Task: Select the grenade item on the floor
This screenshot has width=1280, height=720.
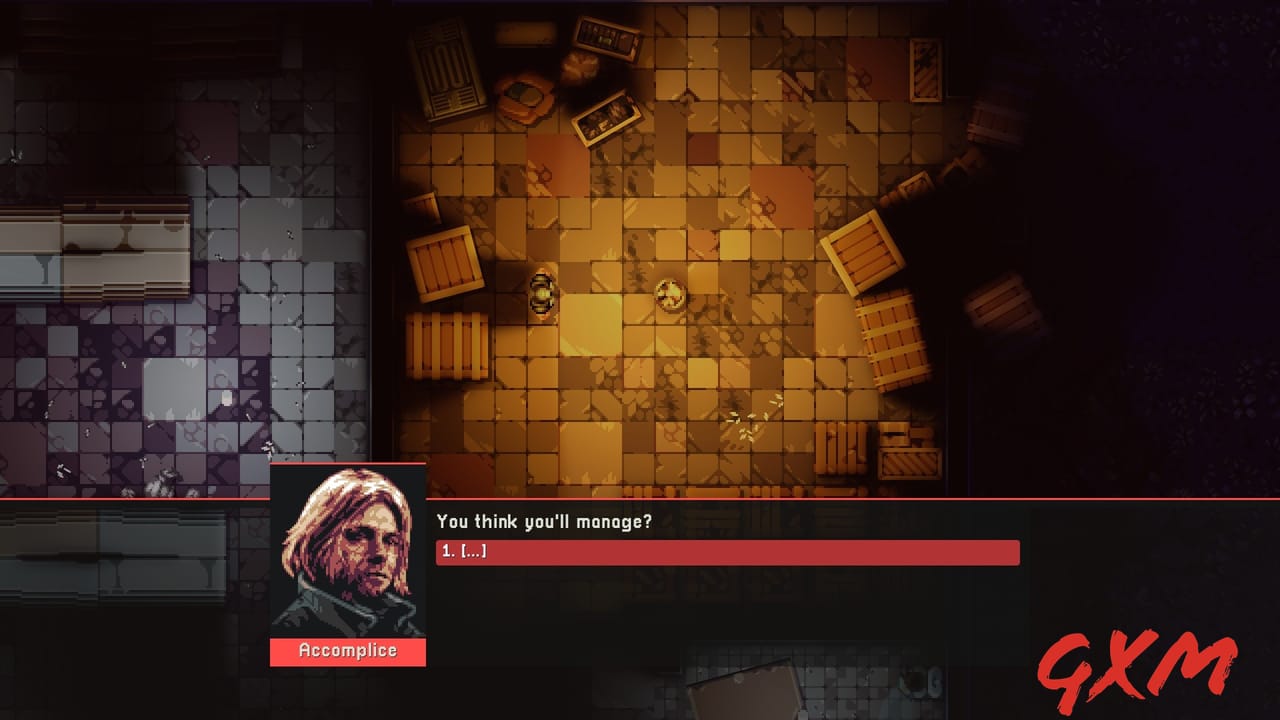Action: (x=542, y=295)
